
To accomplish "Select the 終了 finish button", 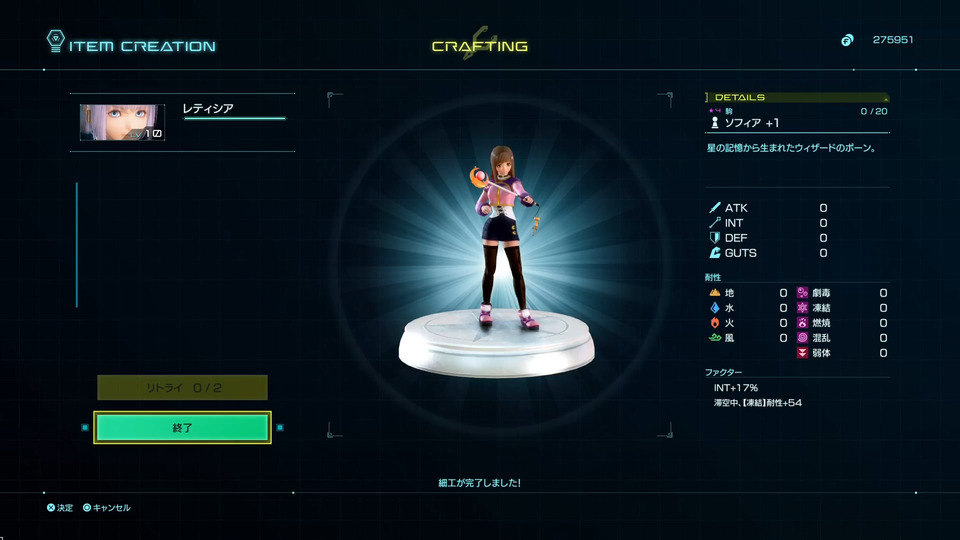I will tap(182, 427).
